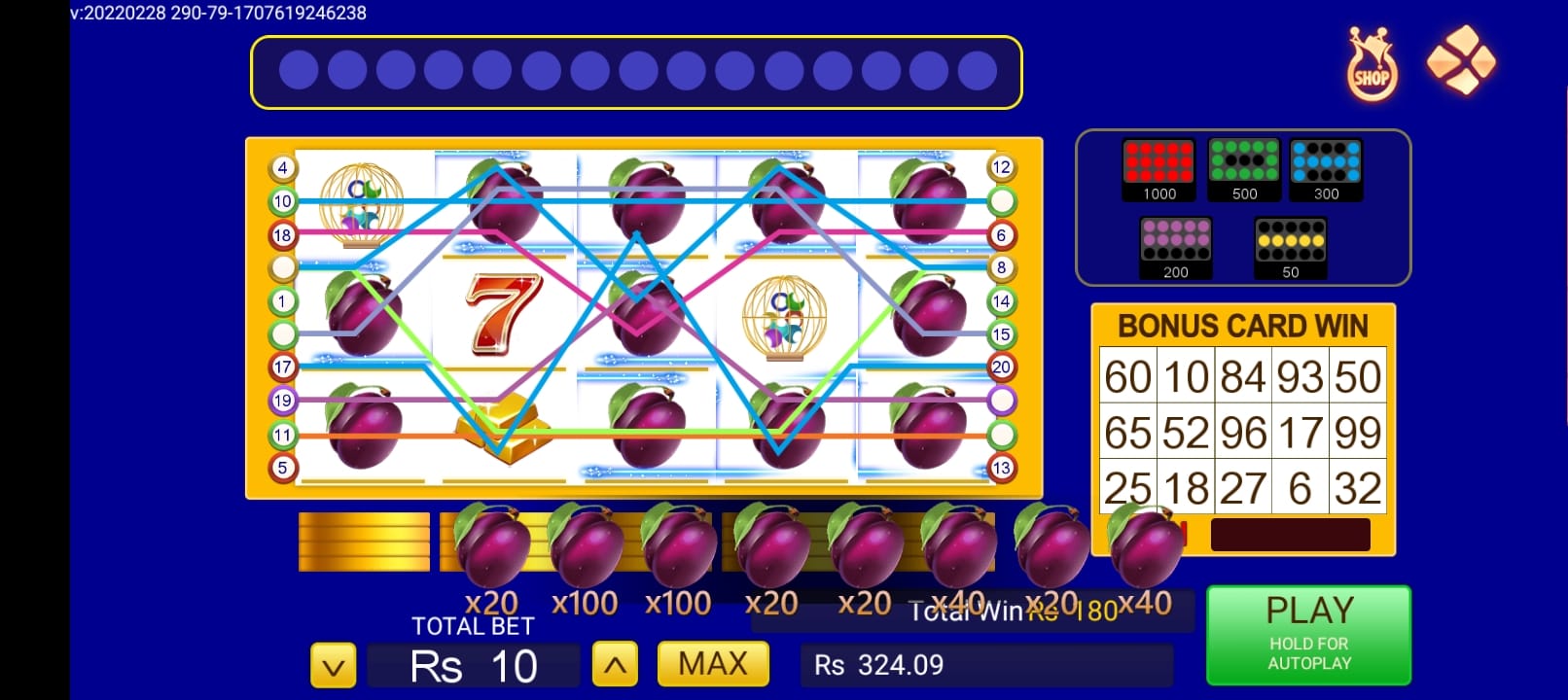
Task: Tap the payline 4 marker
Action: coord(282,168)
